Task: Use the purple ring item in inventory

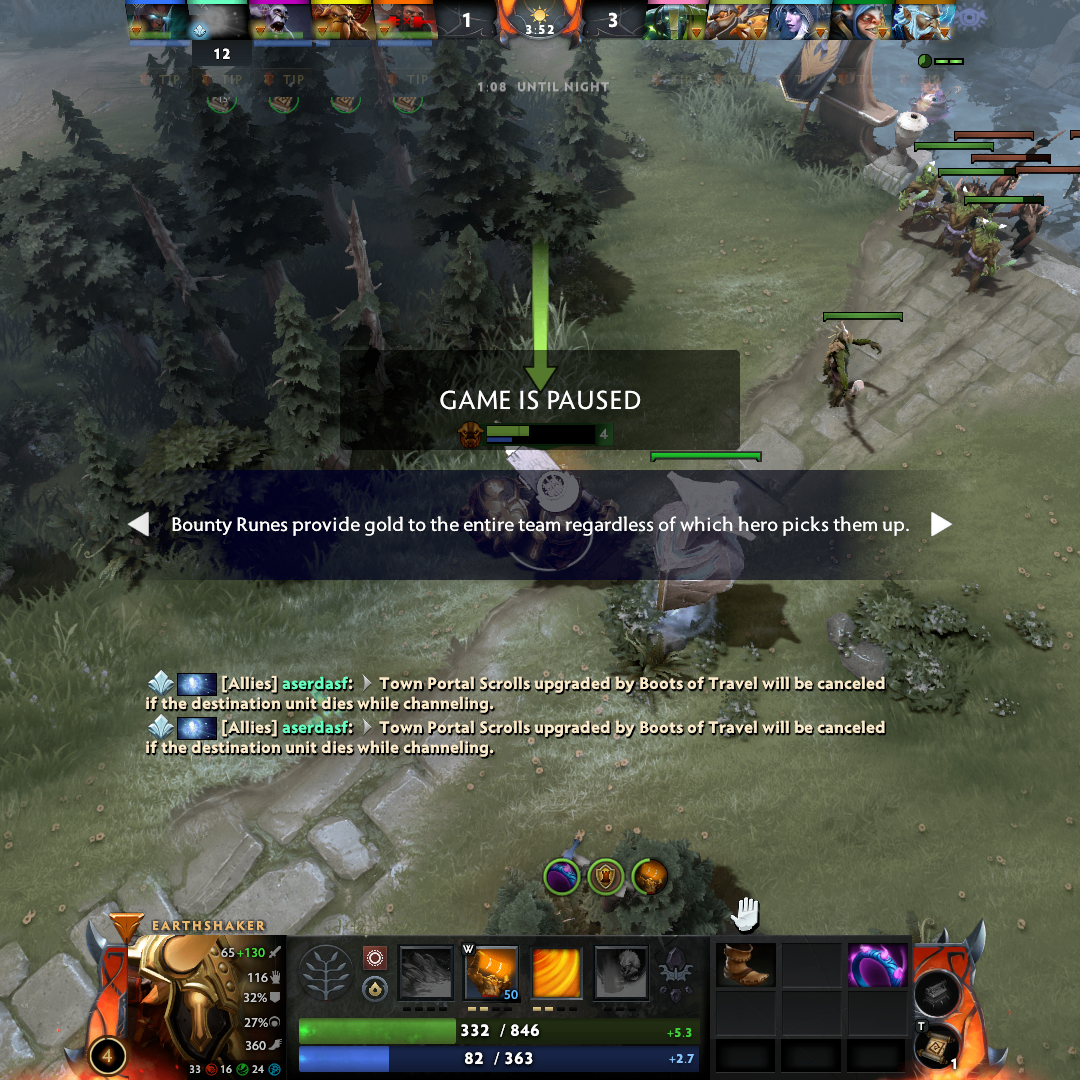Action: click(x=877, y=965)
